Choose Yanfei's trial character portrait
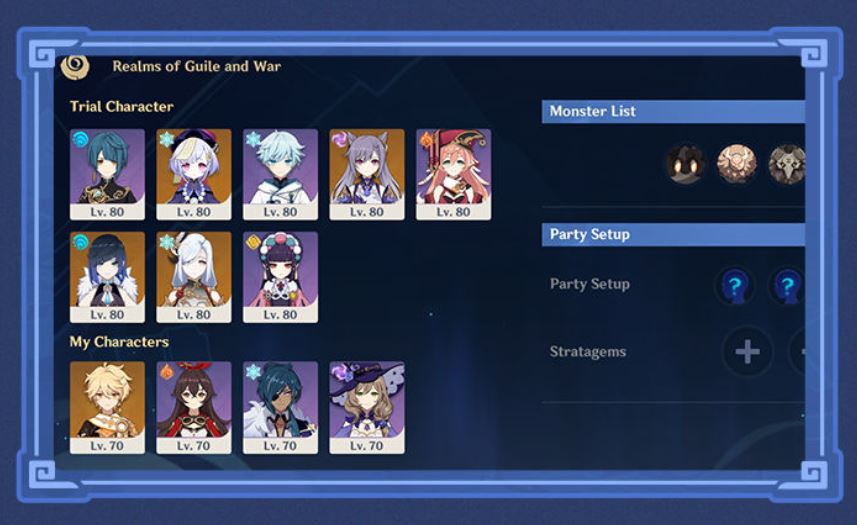Image resolution: width=857 pixels, height=525 pixels. (x=453, y=173)
